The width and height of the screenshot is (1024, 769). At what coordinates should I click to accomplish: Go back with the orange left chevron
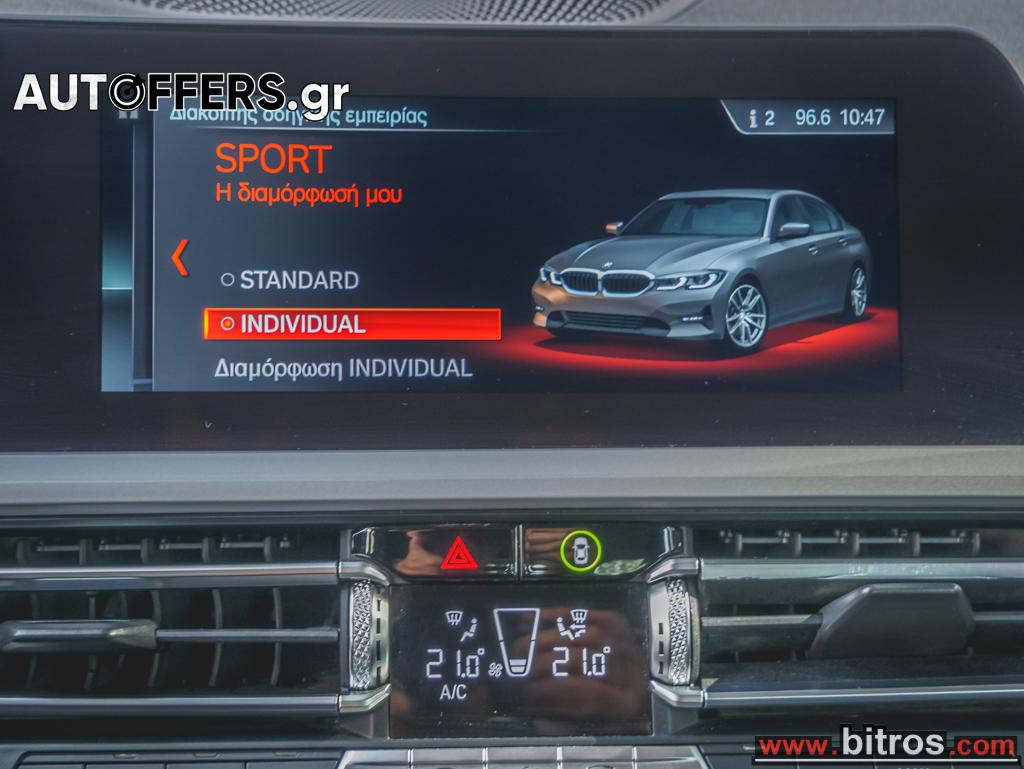tap(180, 258)
